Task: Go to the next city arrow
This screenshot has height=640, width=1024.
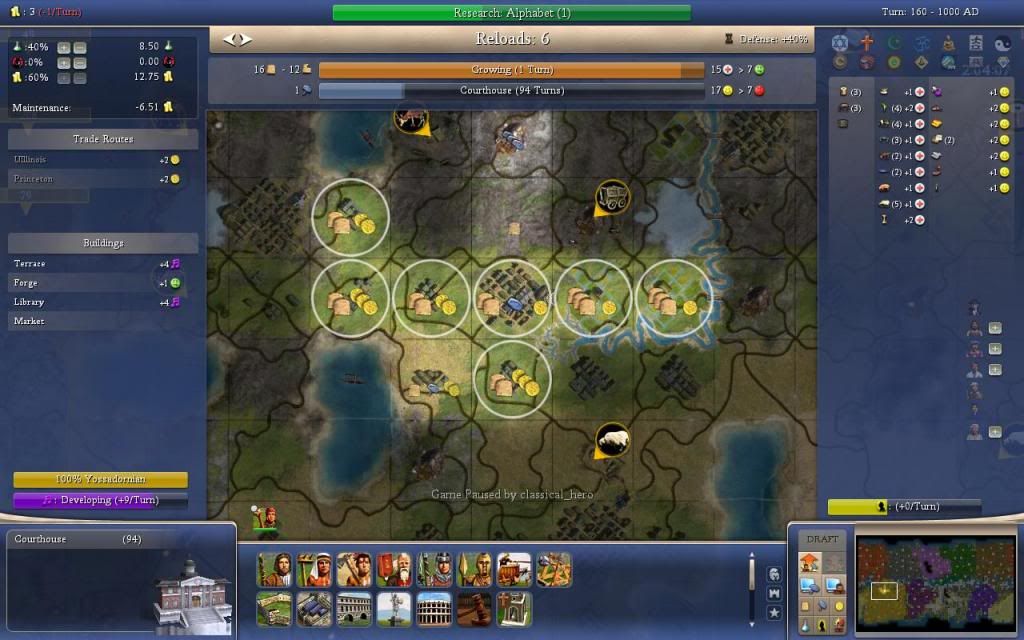Action: tap(246, 40)
